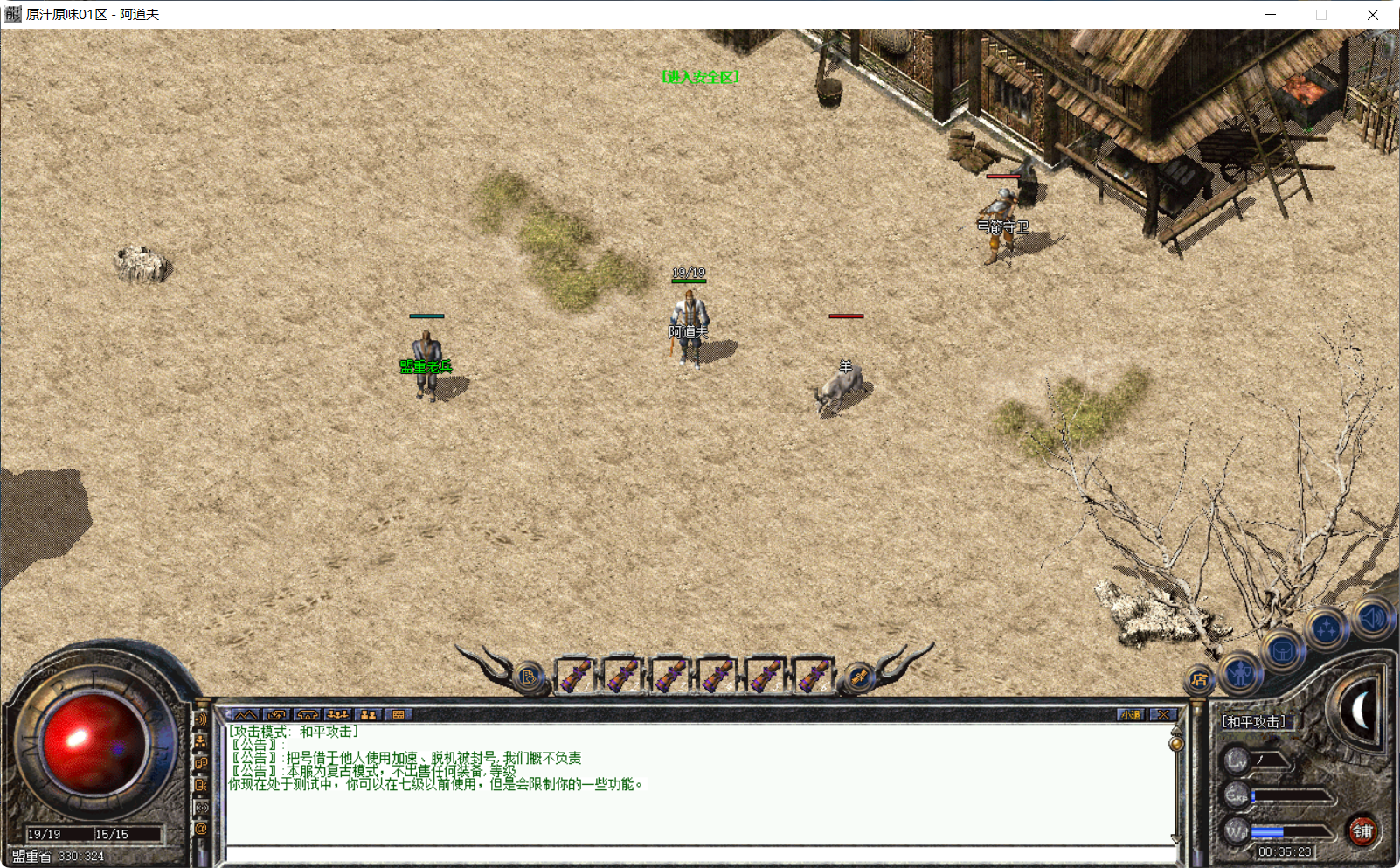Screen dimensions: 1400x868
Task: Open the window menu via the title bar icon
Action: (12, 14)
